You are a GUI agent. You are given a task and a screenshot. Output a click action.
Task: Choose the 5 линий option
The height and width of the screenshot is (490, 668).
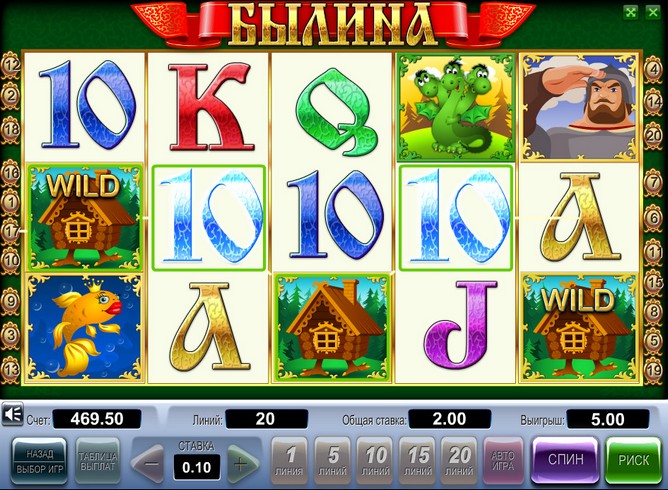pyautogui.click(x=333, y=460)
